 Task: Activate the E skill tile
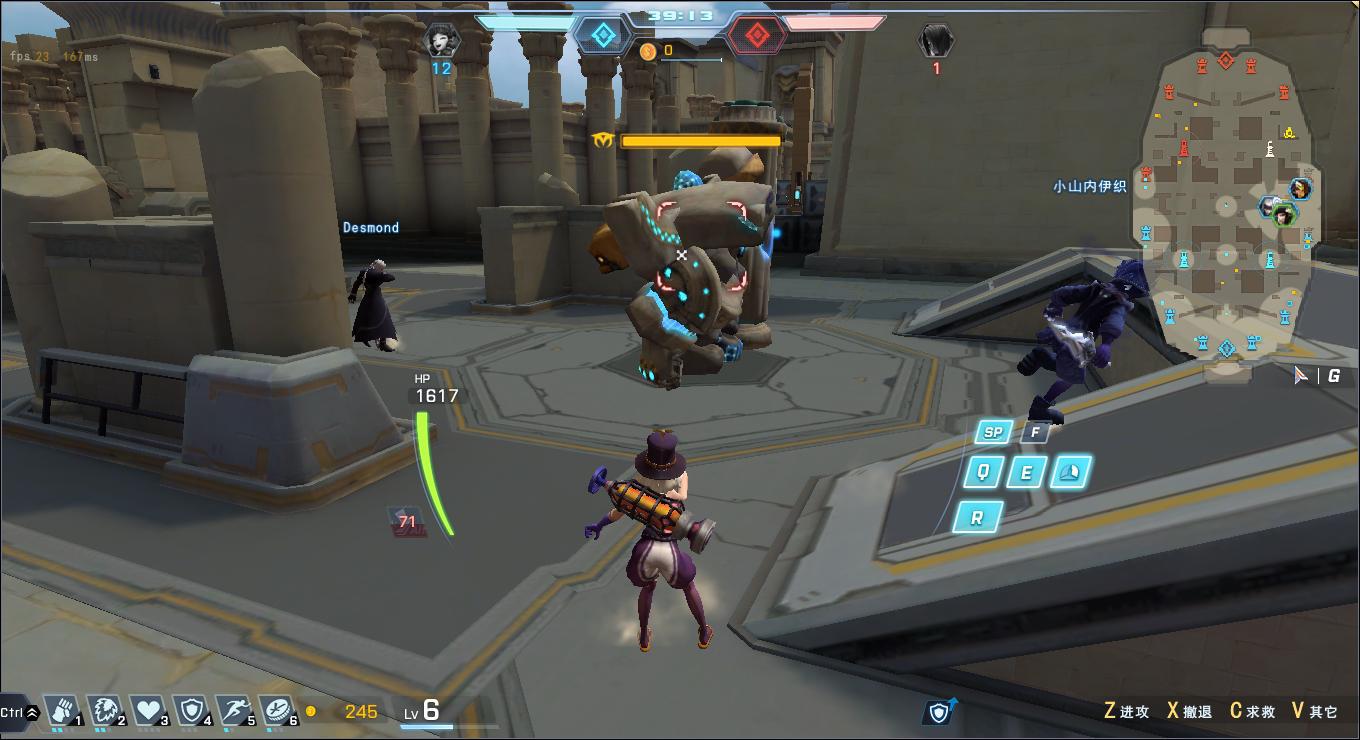tap(1026, 472)
